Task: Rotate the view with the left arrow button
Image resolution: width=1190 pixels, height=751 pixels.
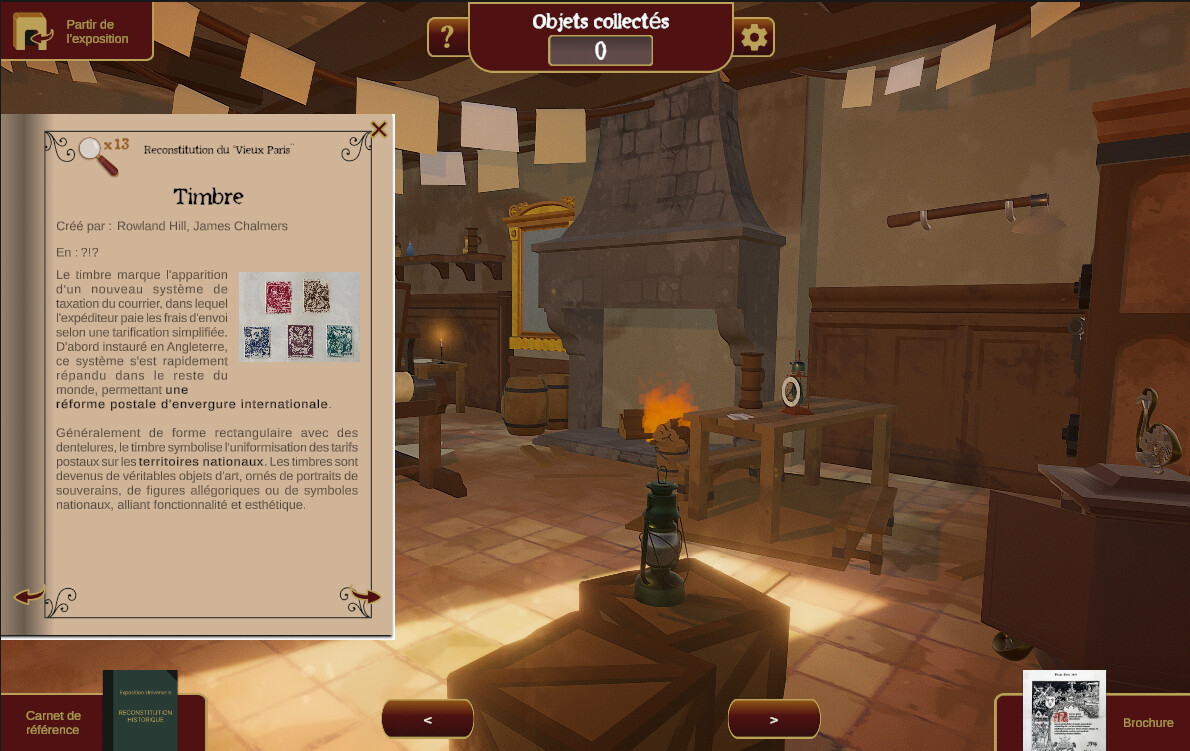Action: point(428,719)
